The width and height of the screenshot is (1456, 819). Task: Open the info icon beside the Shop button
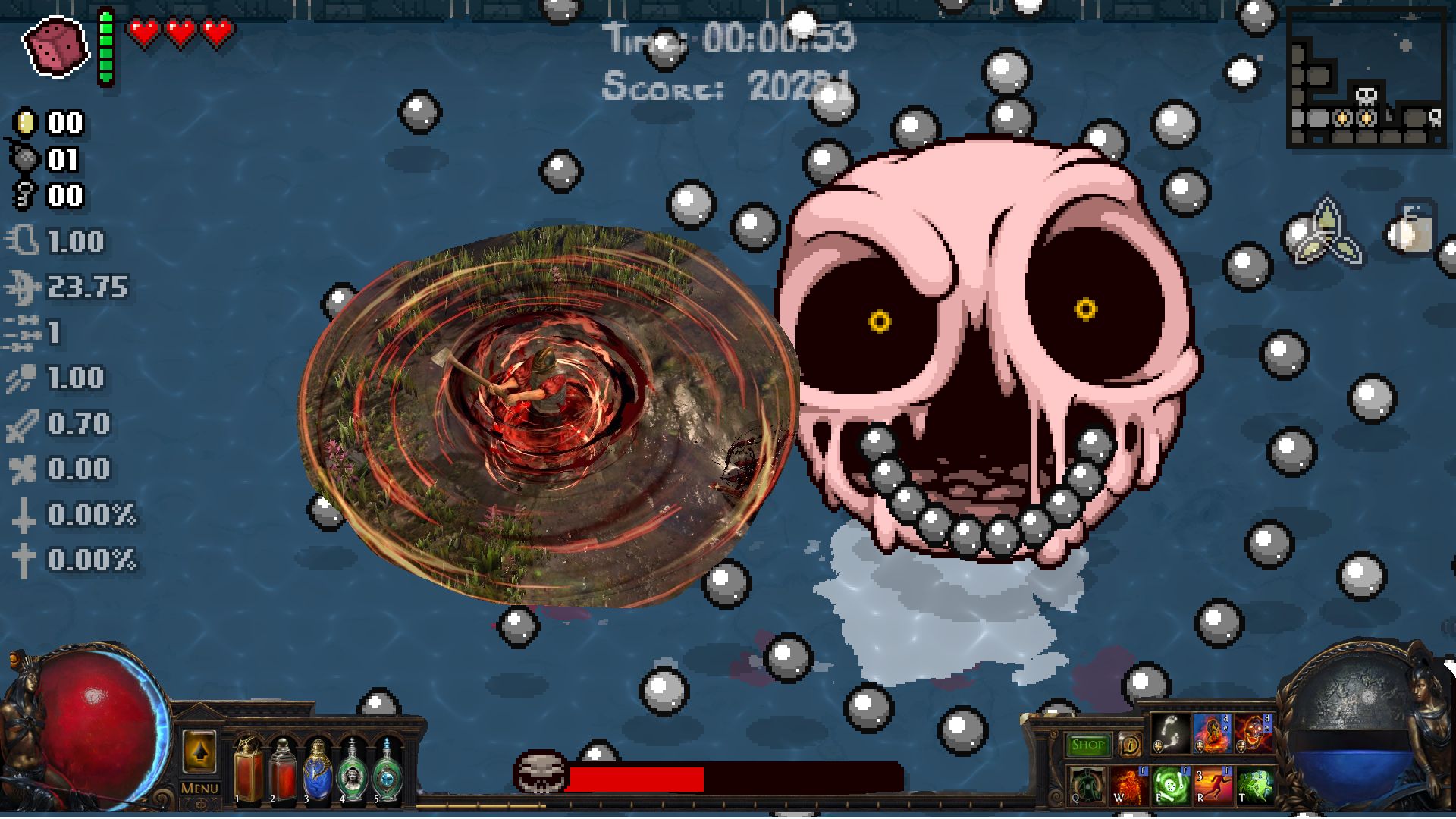pos(1130,743)
